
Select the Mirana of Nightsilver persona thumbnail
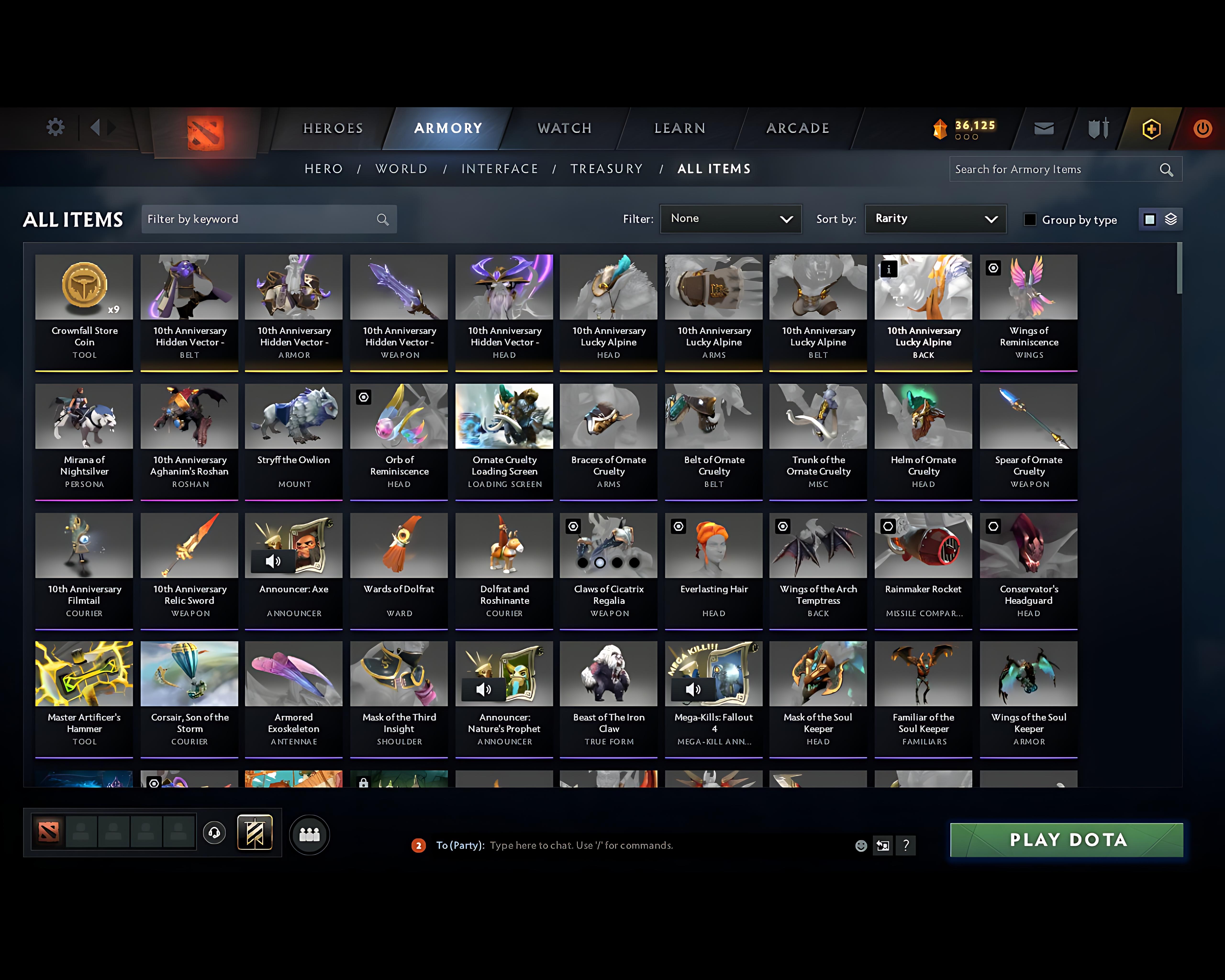pyautogui.click(x=84, y=417)
